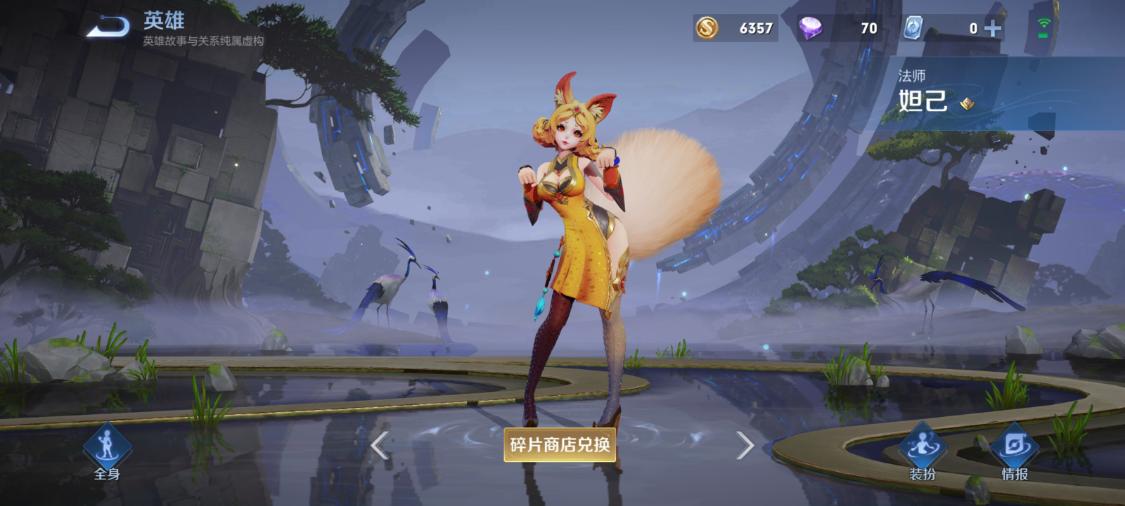Click the 碎片商店兑换 exchange button
The width and height of the screenshot is (1125, 506).
559,445
